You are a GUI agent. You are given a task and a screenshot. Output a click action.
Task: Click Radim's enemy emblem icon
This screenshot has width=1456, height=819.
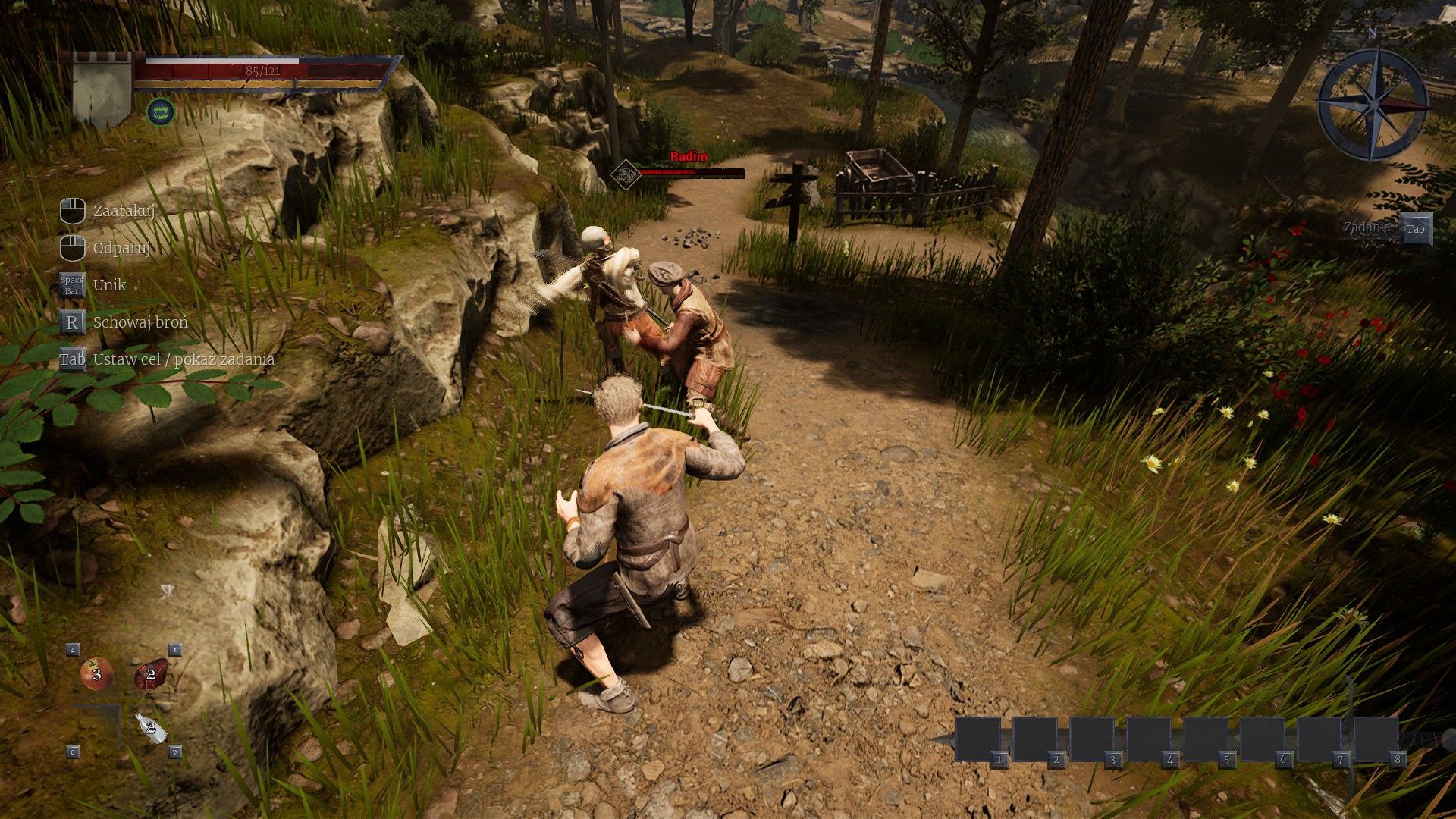[x=624, y=173]
